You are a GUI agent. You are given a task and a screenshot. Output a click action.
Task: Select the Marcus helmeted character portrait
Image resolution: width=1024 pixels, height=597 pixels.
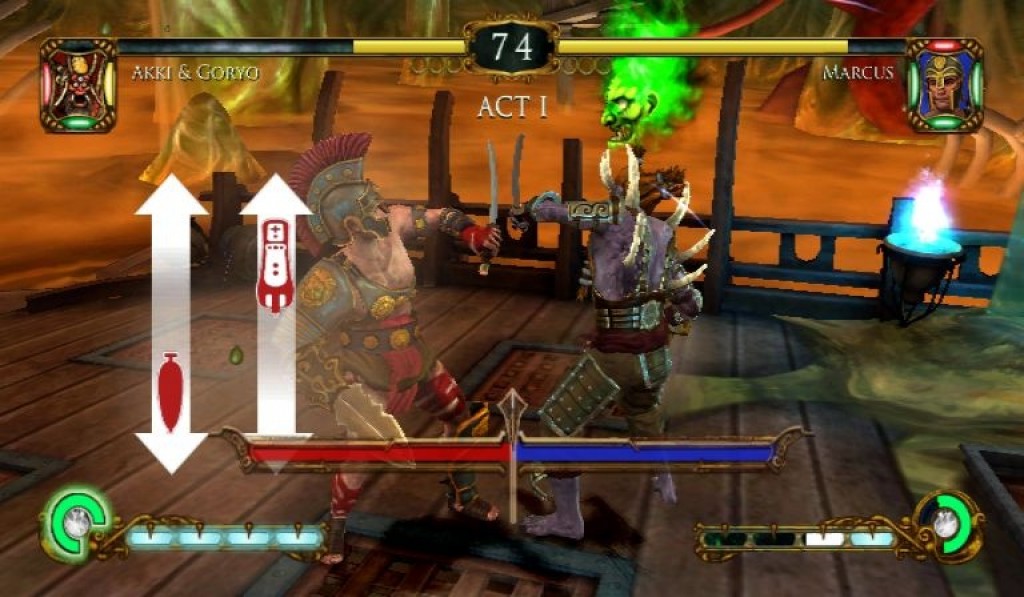pos(944,85)
